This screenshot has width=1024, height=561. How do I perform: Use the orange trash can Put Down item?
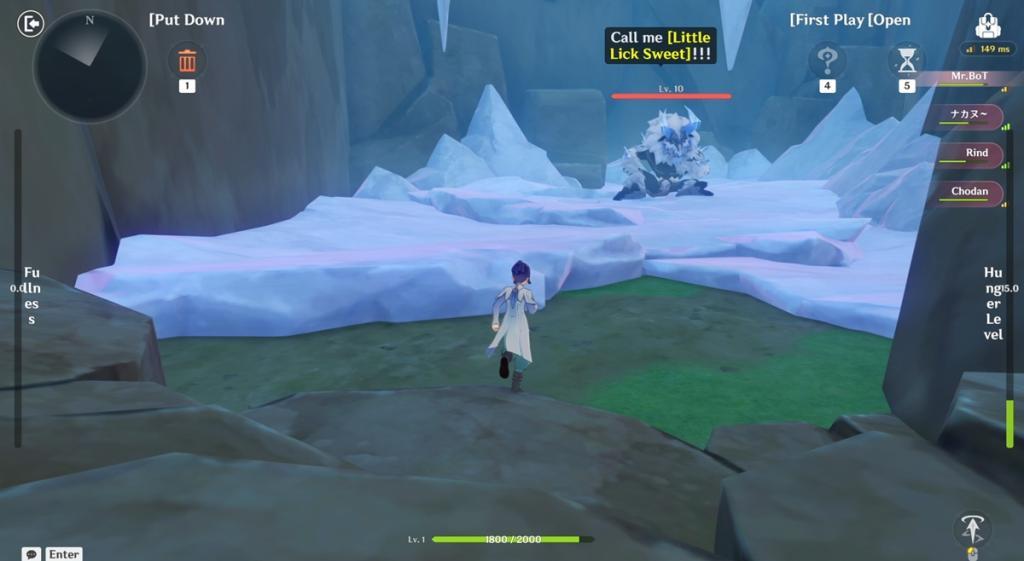[187, 62]
